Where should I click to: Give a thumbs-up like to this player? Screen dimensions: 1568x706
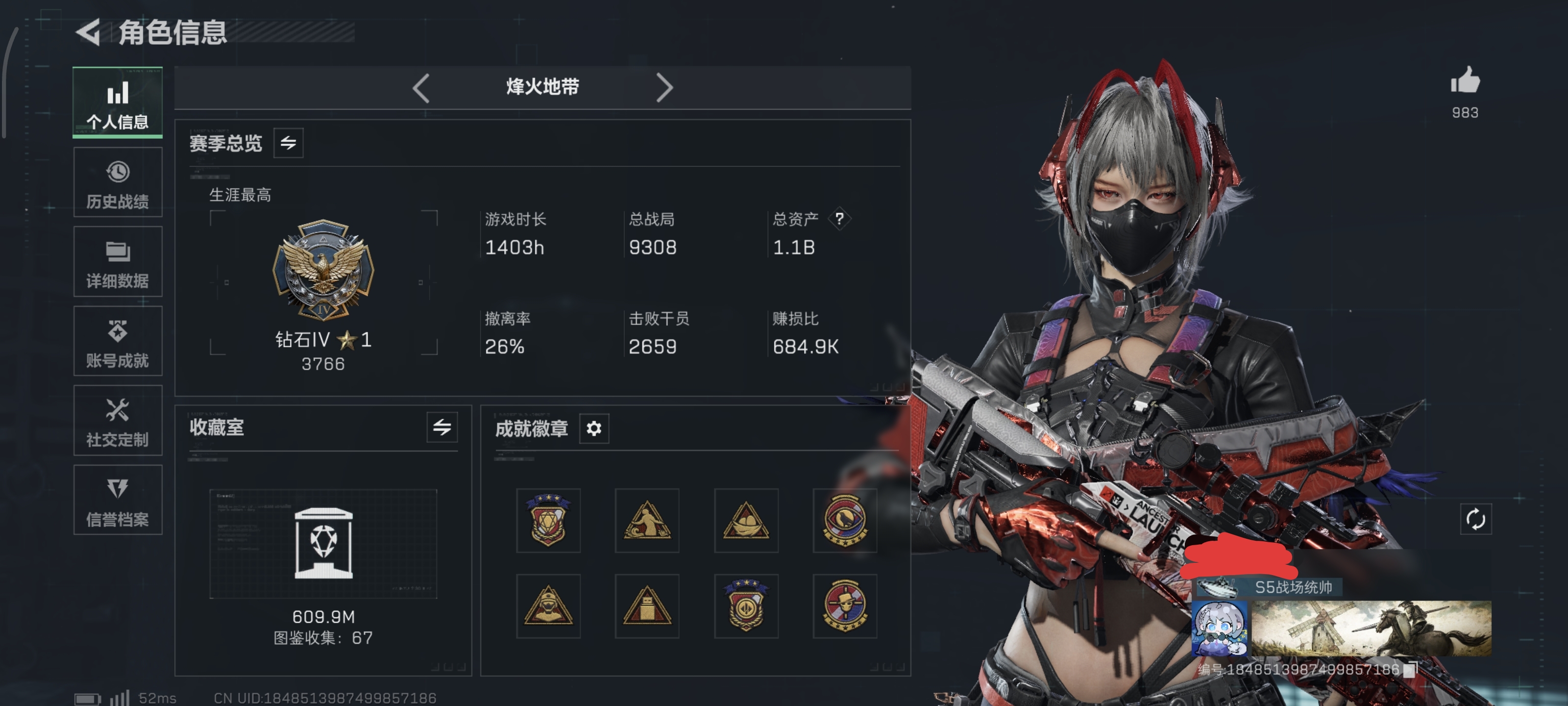pos(1465,81)
